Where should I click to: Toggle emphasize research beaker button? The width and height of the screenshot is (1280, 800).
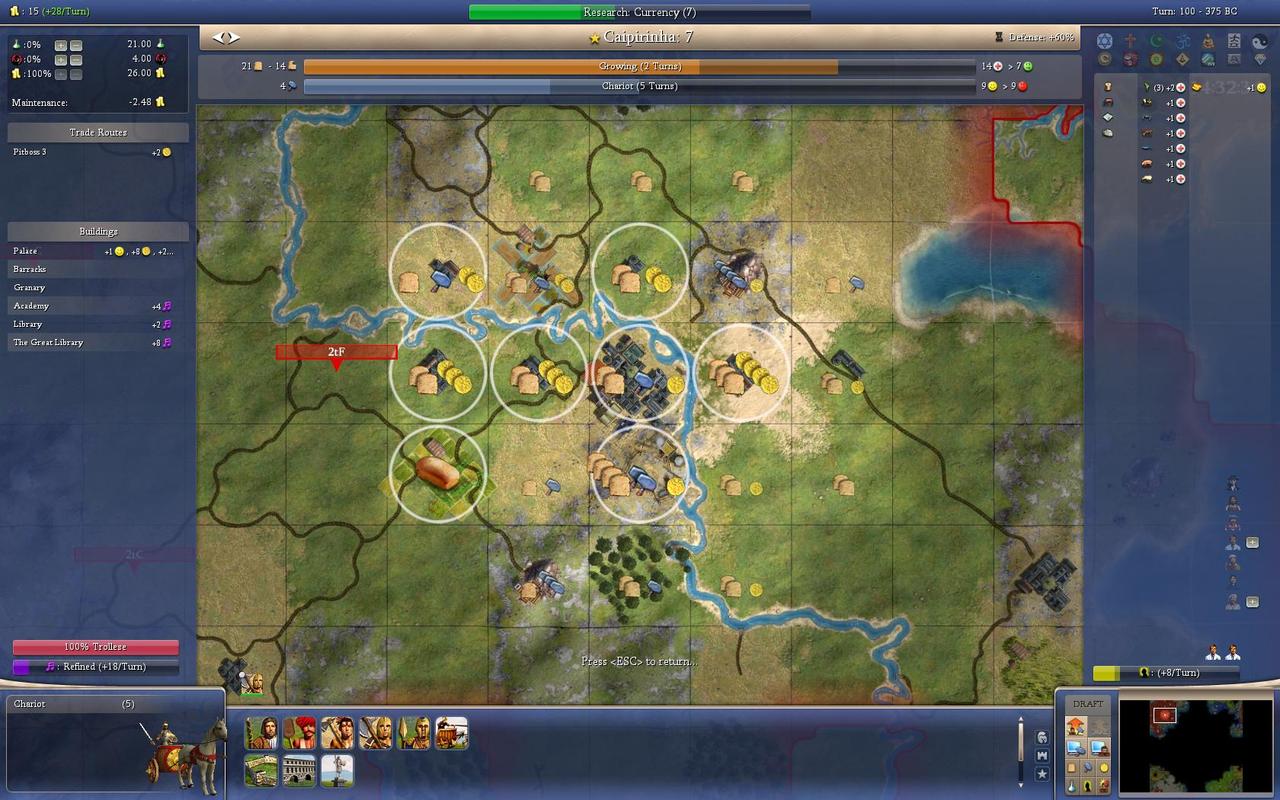click(1071, 786)
